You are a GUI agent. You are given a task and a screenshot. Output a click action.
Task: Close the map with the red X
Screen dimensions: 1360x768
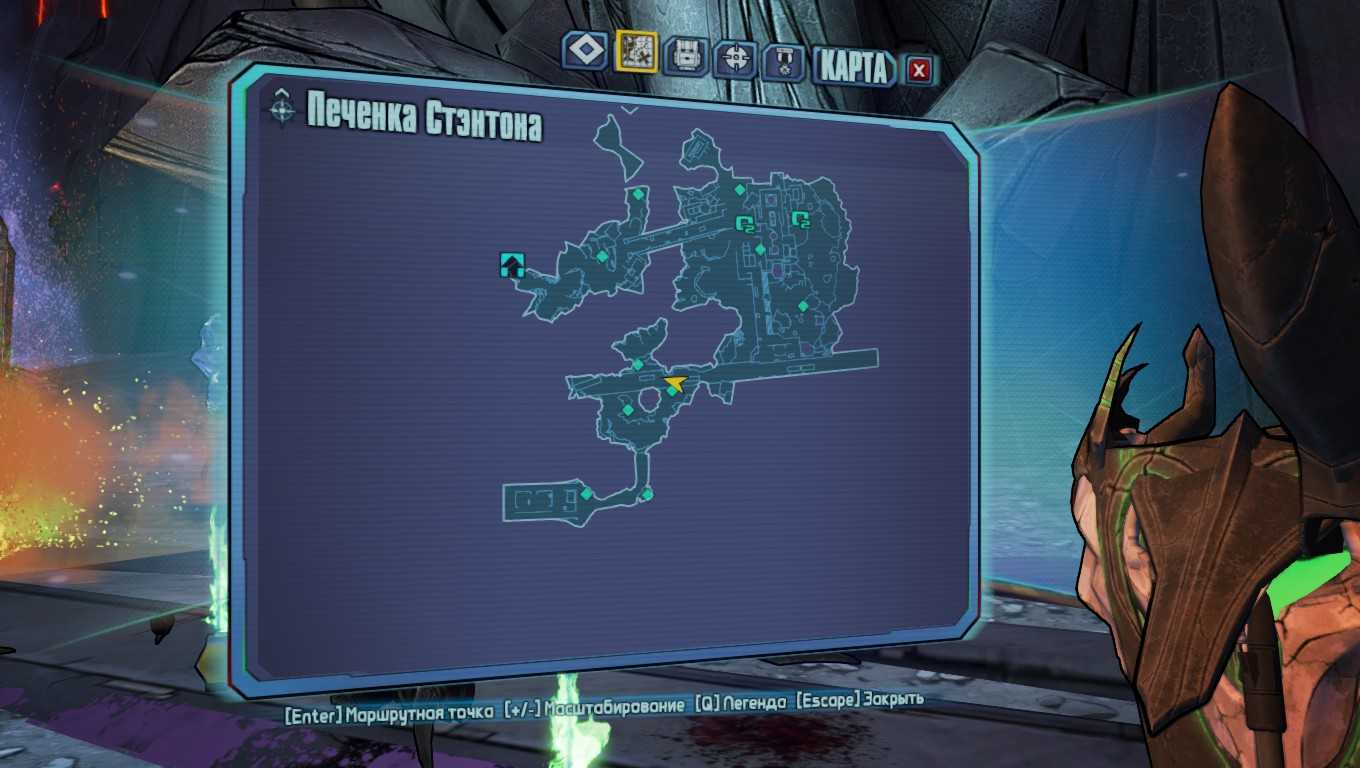coord(919,70)
